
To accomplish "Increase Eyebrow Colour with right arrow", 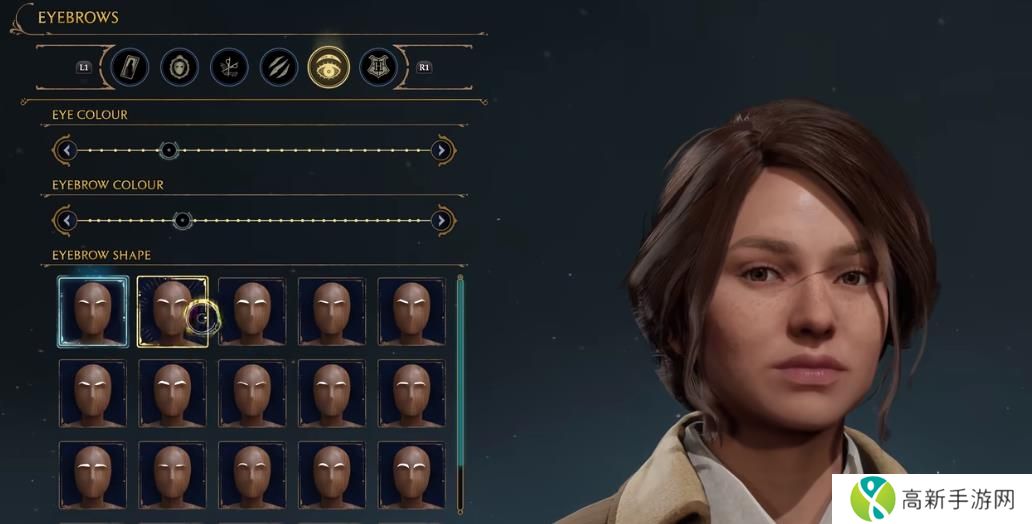I will click(x=441, y=221).
